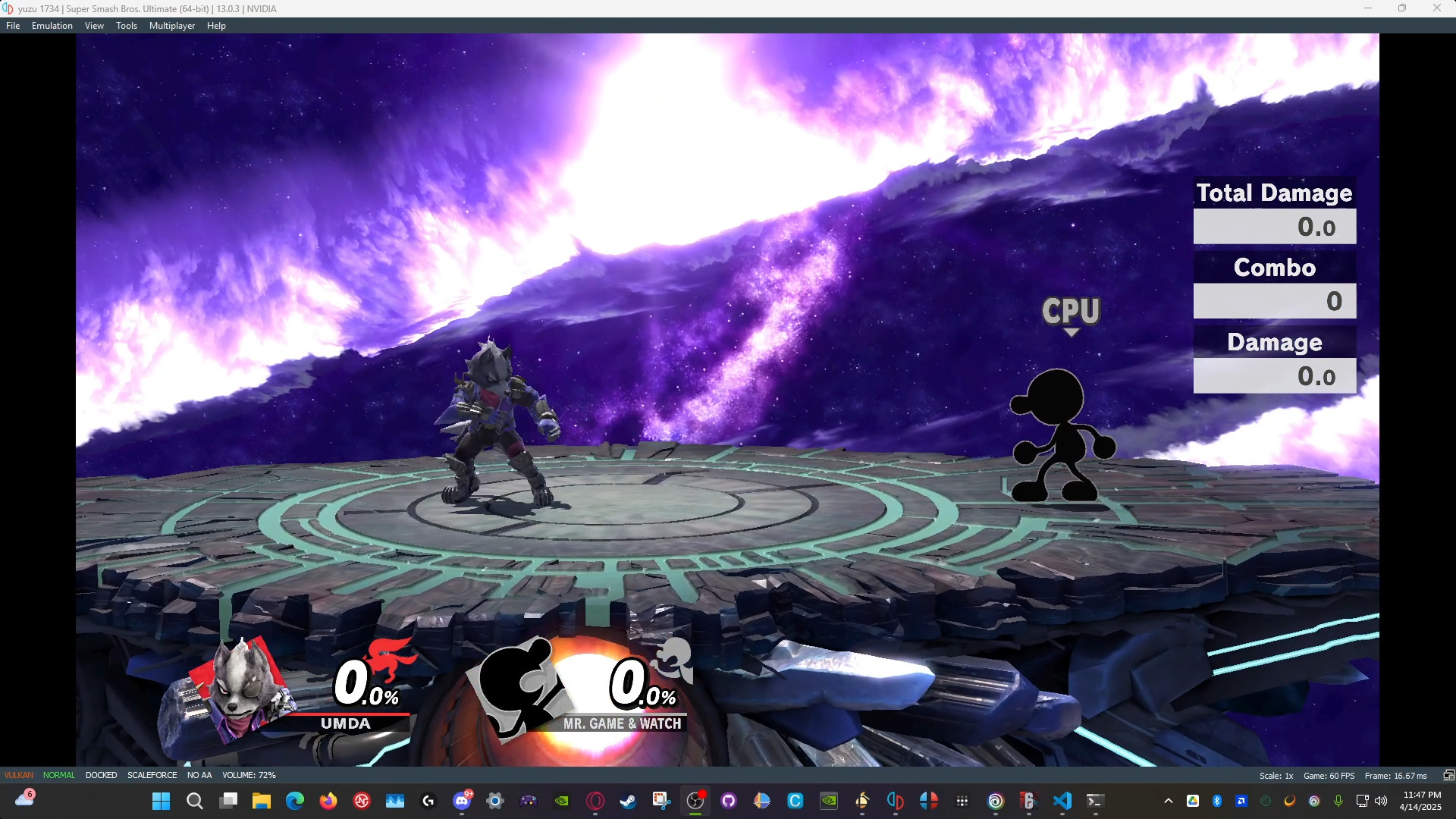
Task: Open Visual Studio Code from the taskbar
Action: (x=1062, y=800)
